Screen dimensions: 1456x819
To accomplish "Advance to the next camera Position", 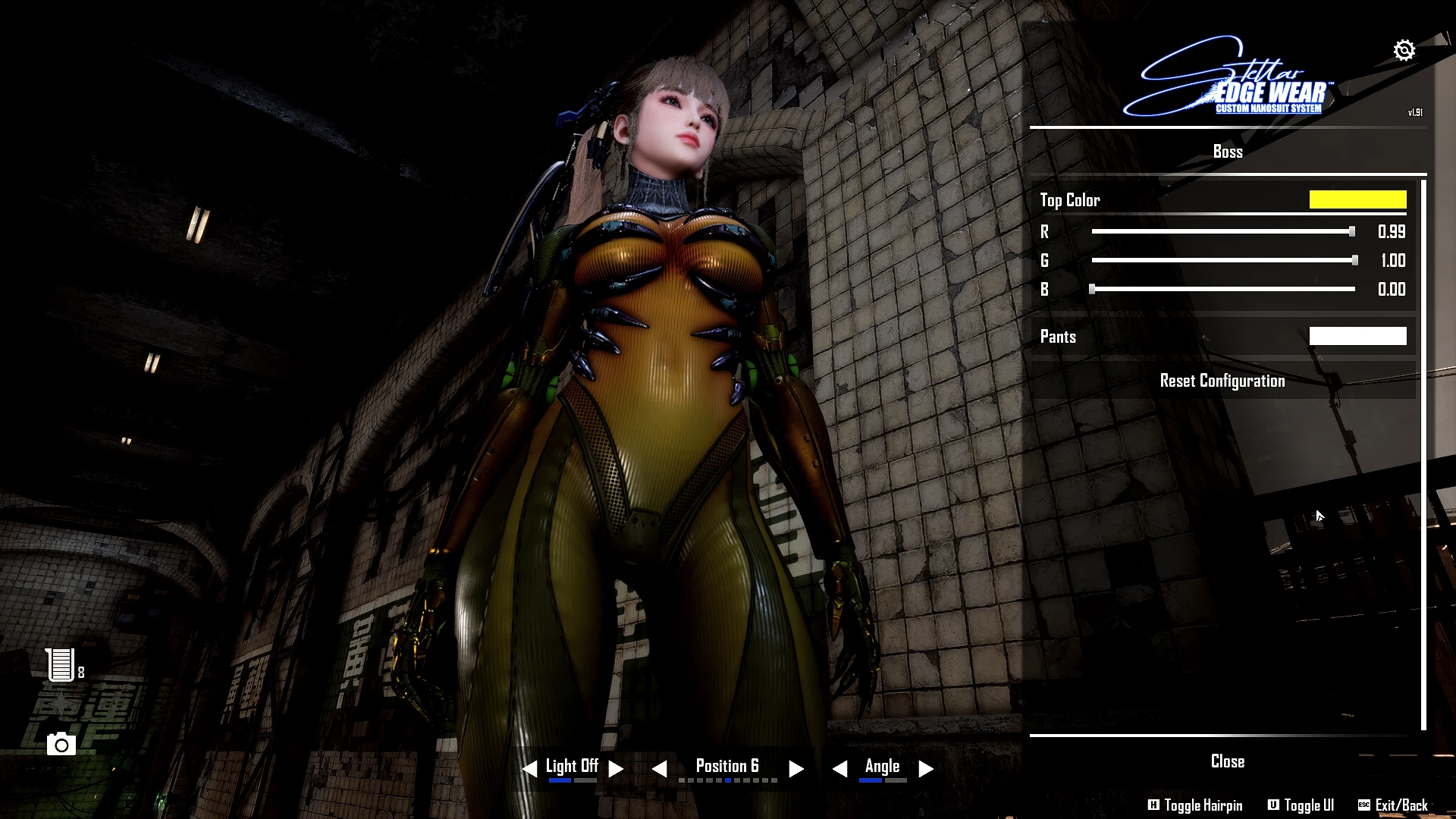I will click(795, 768).
